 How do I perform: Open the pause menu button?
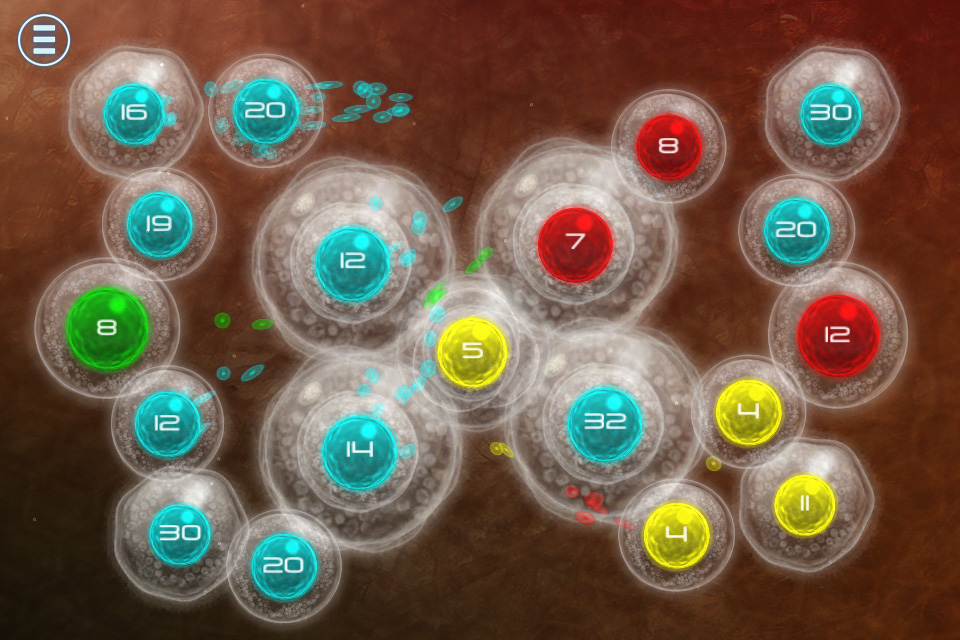point(44,40)
